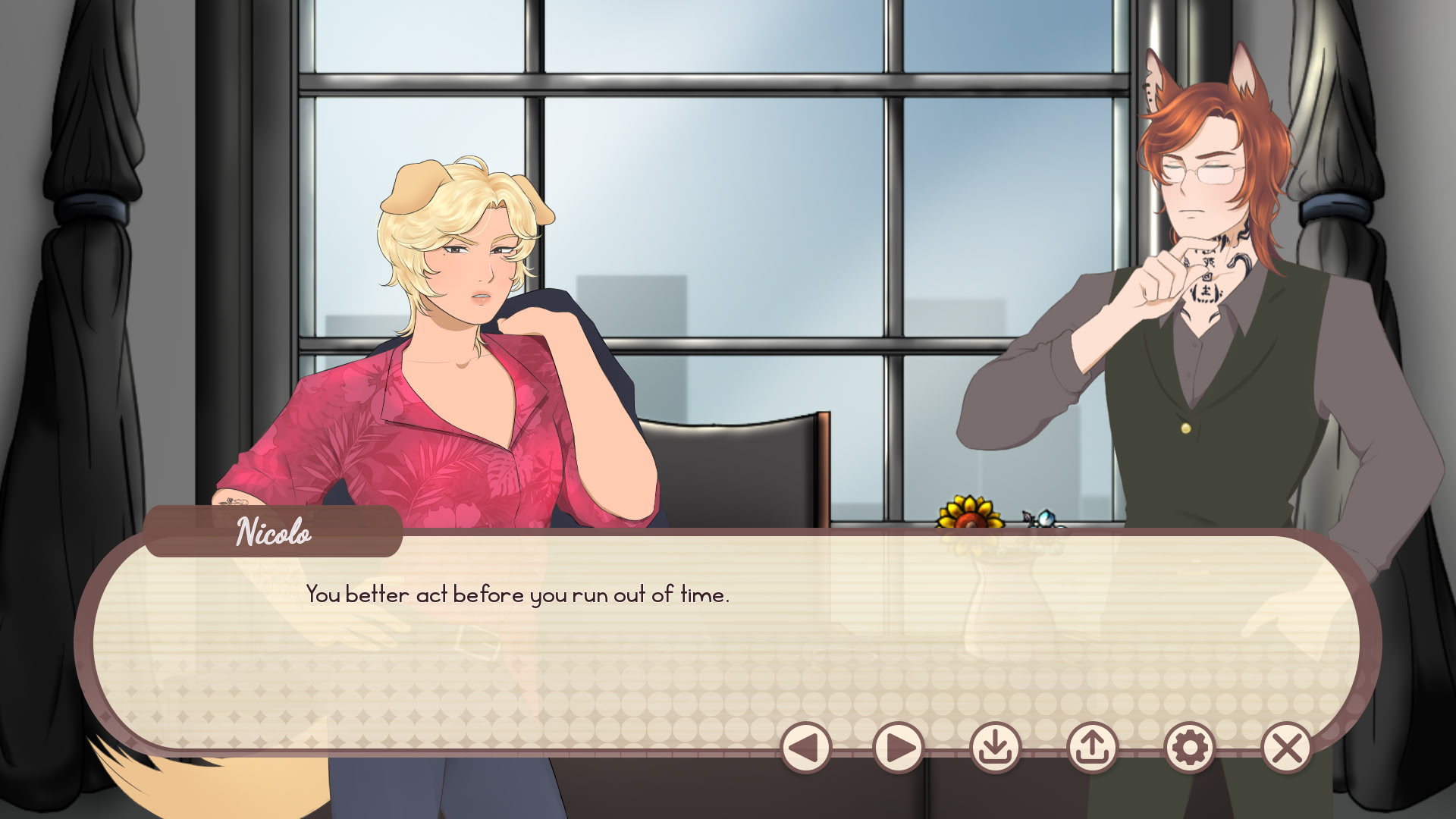Click the Nicolo name plate
This screenshot has height=819, width=1456.
pos(271,535)
